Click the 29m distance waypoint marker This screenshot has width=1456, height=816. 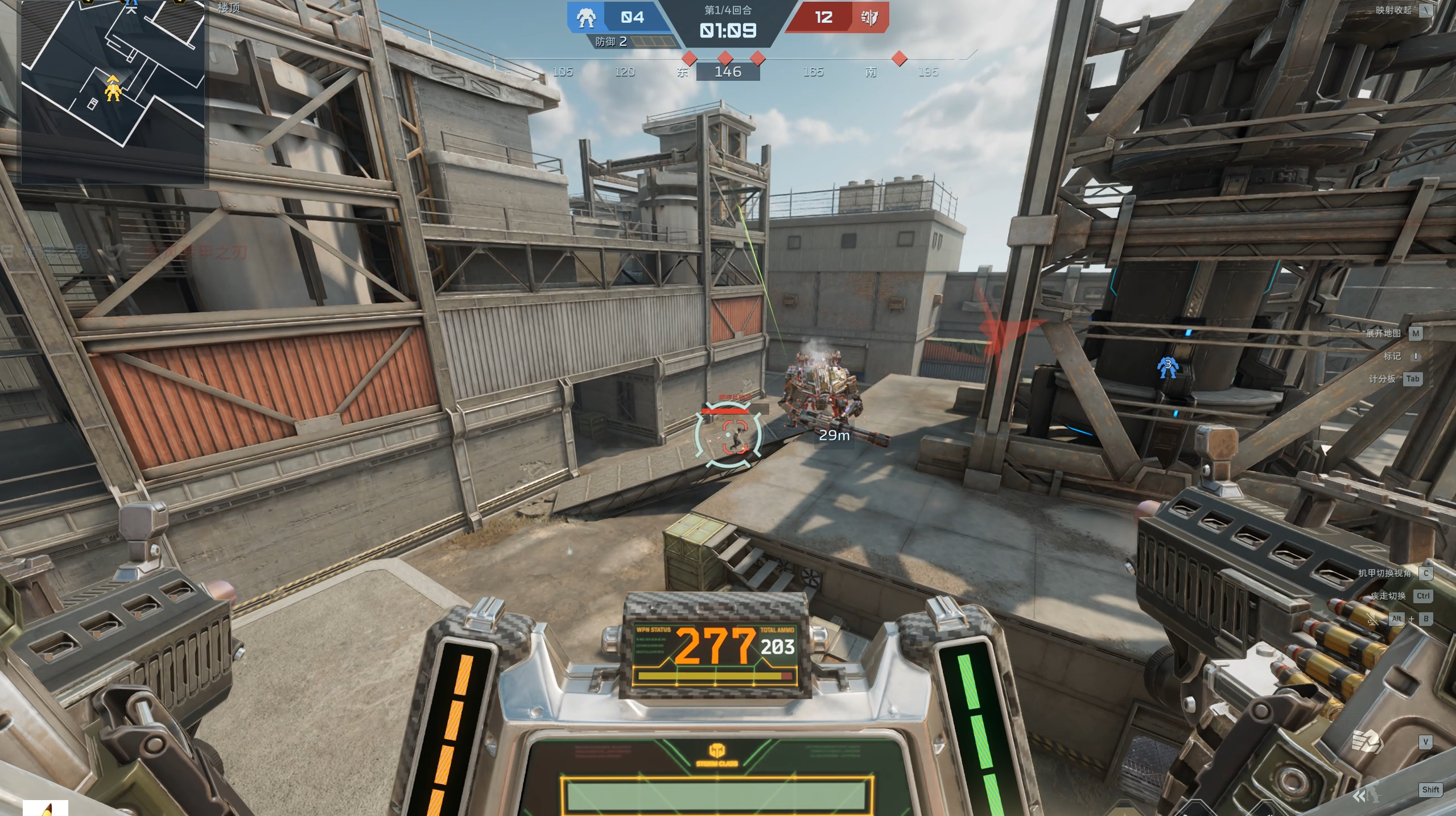[x=834, y=435]
